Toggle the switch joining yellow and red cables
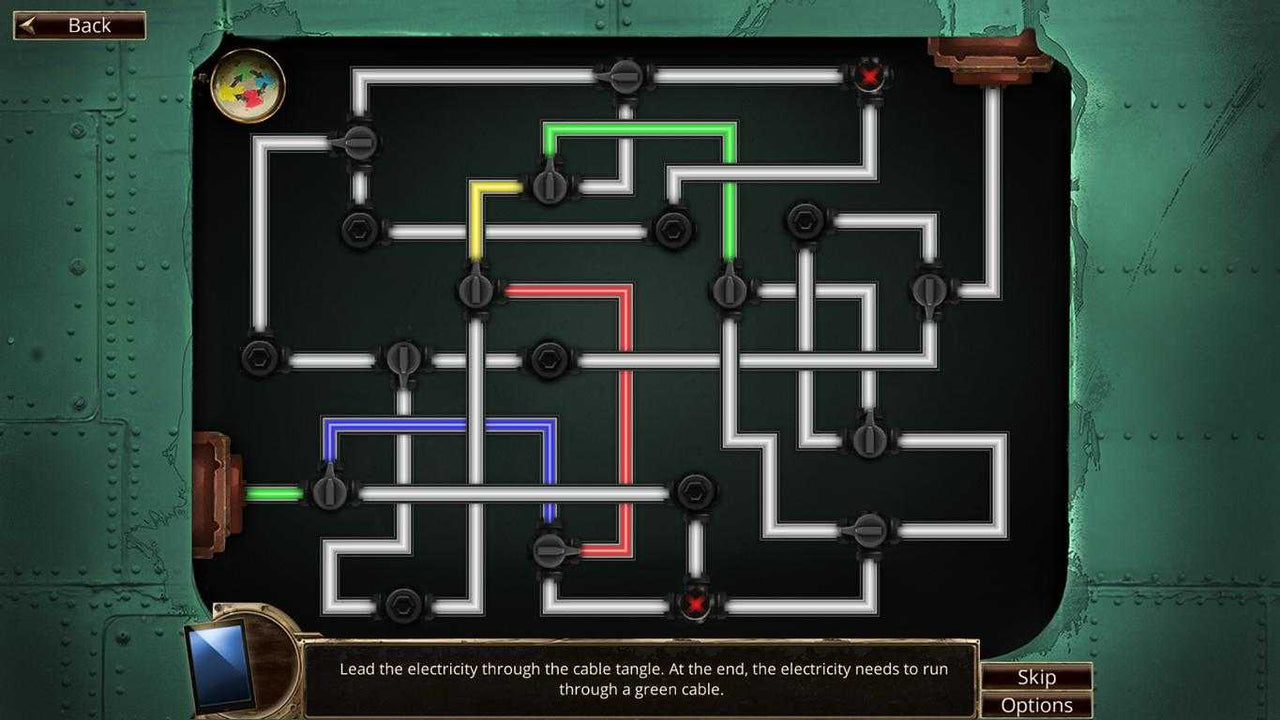The height and width of the screenshot is (720, 1280). (476, 291)
